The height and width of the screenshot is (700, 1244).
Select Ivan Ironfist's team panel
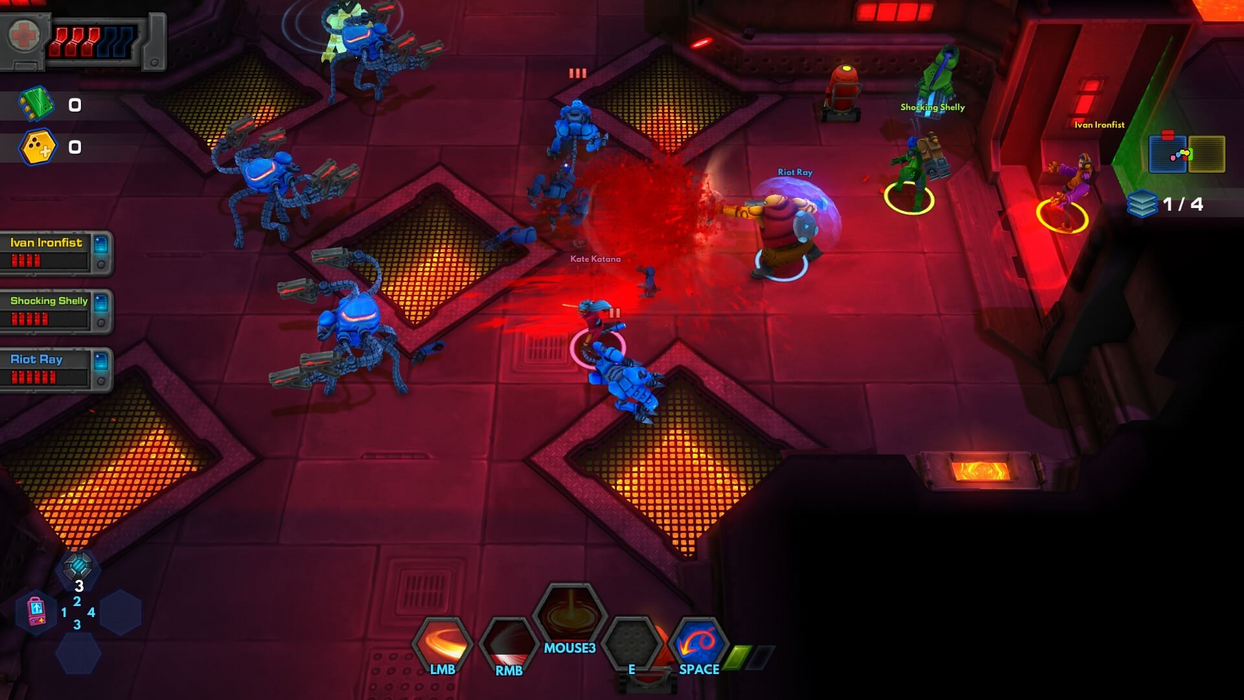55,252
